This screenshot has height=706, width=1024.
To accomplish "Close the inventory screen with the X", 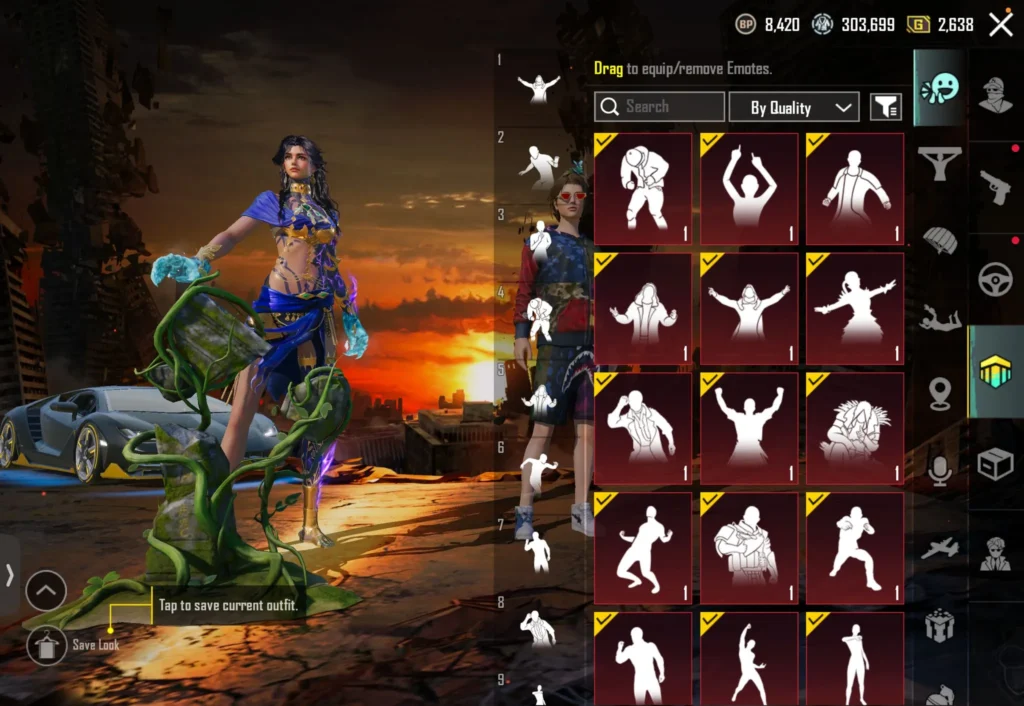I will tap(1000, 25).
